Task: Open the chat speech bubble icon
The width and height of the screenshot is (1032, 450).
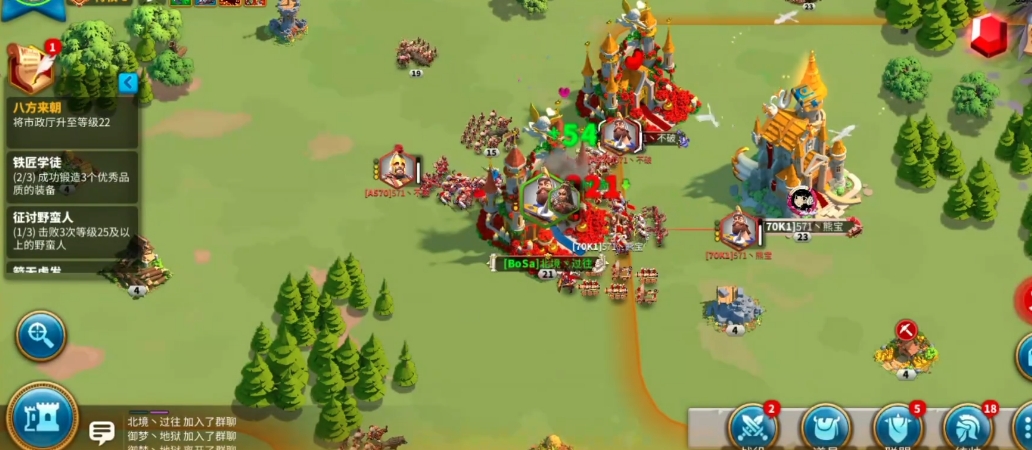Action: tap(102, 433)
